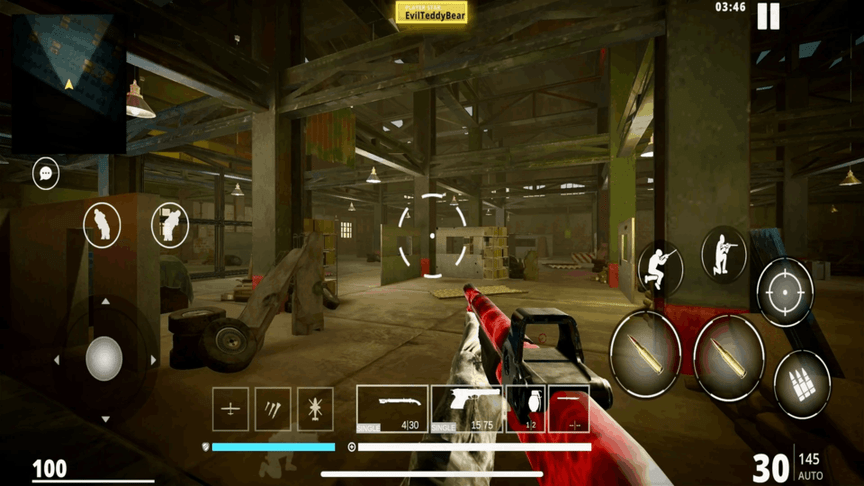The width and height of the screenshot is (864, 486).
Task: Open the minimap
Action: 69,82
